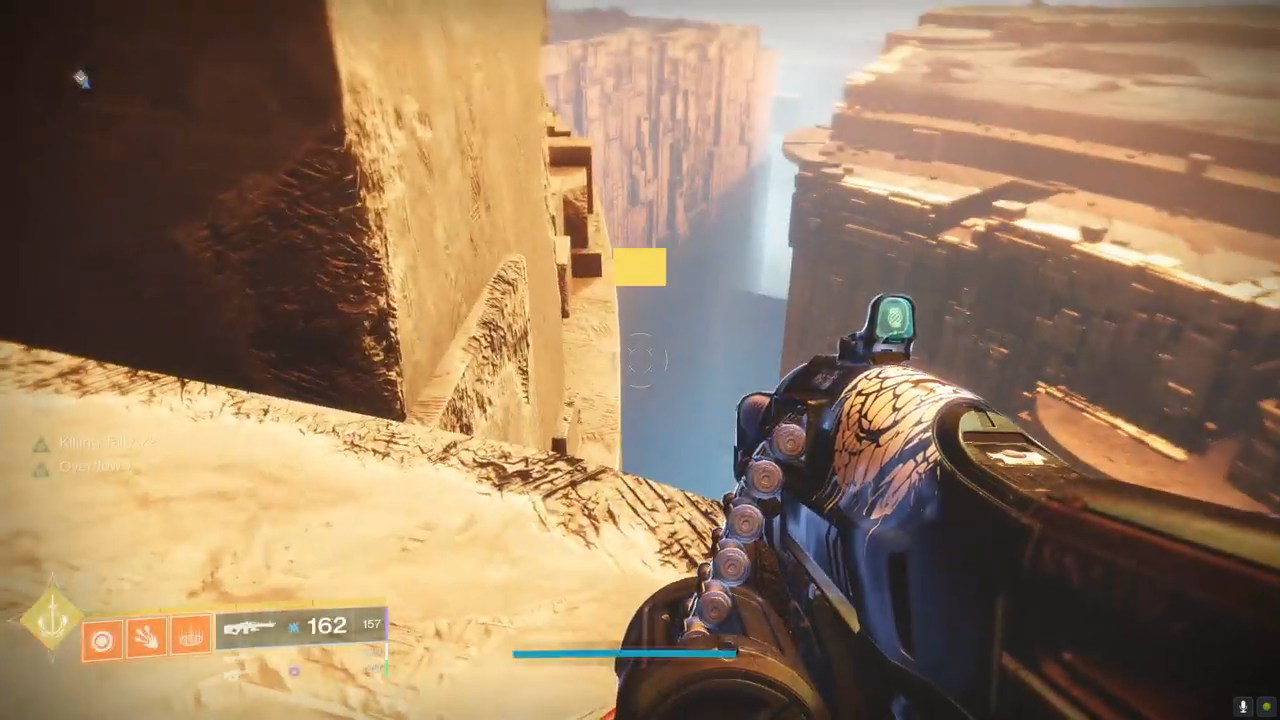Trigger the melee hand ability icon

[x=146, y=637]
